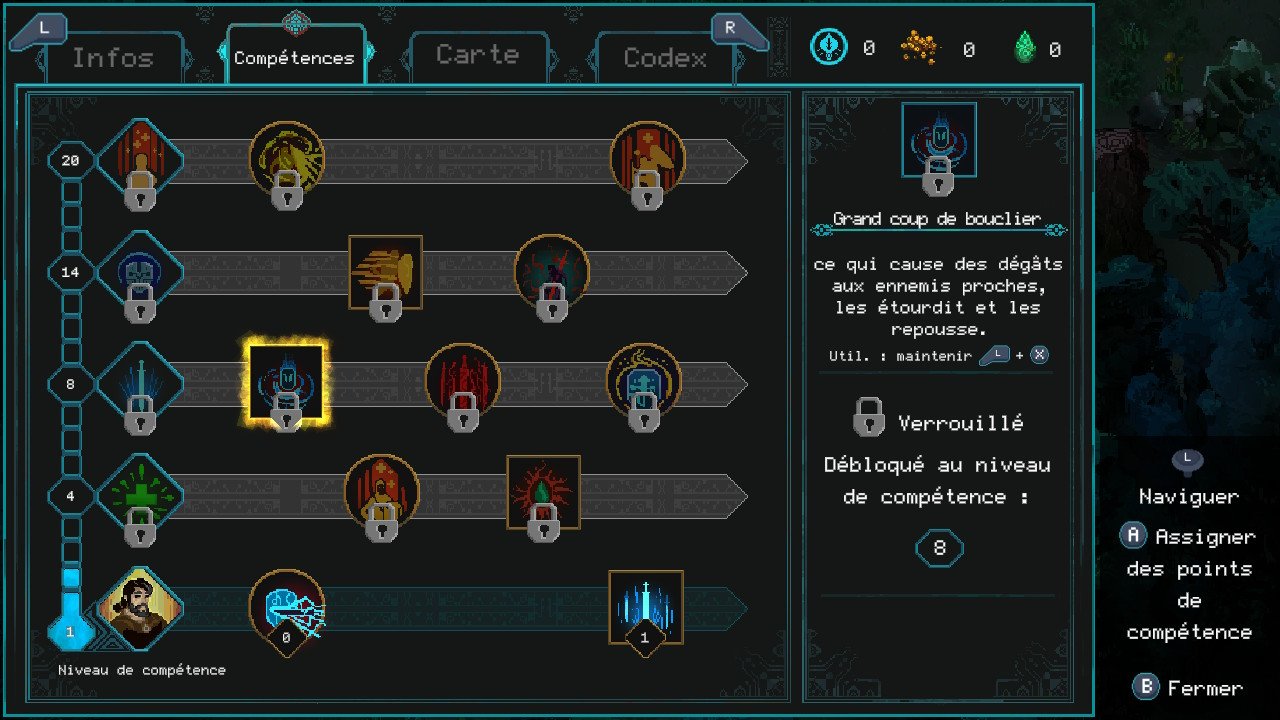Pick the locked yellow circular skill on level 20 row
Image resolution: width=1280 pixels, height=720 pixels.
click(x=287, y=160)
